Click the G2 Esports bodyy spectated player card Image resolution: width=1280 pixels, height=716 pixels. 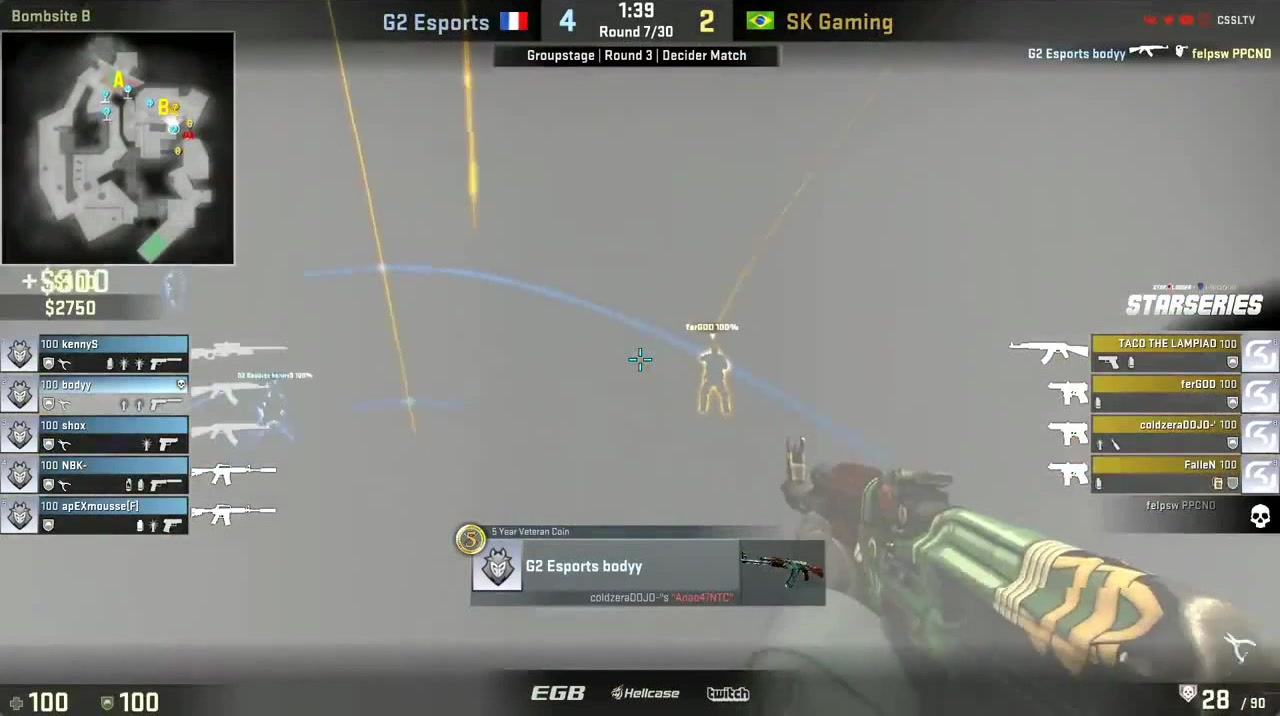point(604,567)
